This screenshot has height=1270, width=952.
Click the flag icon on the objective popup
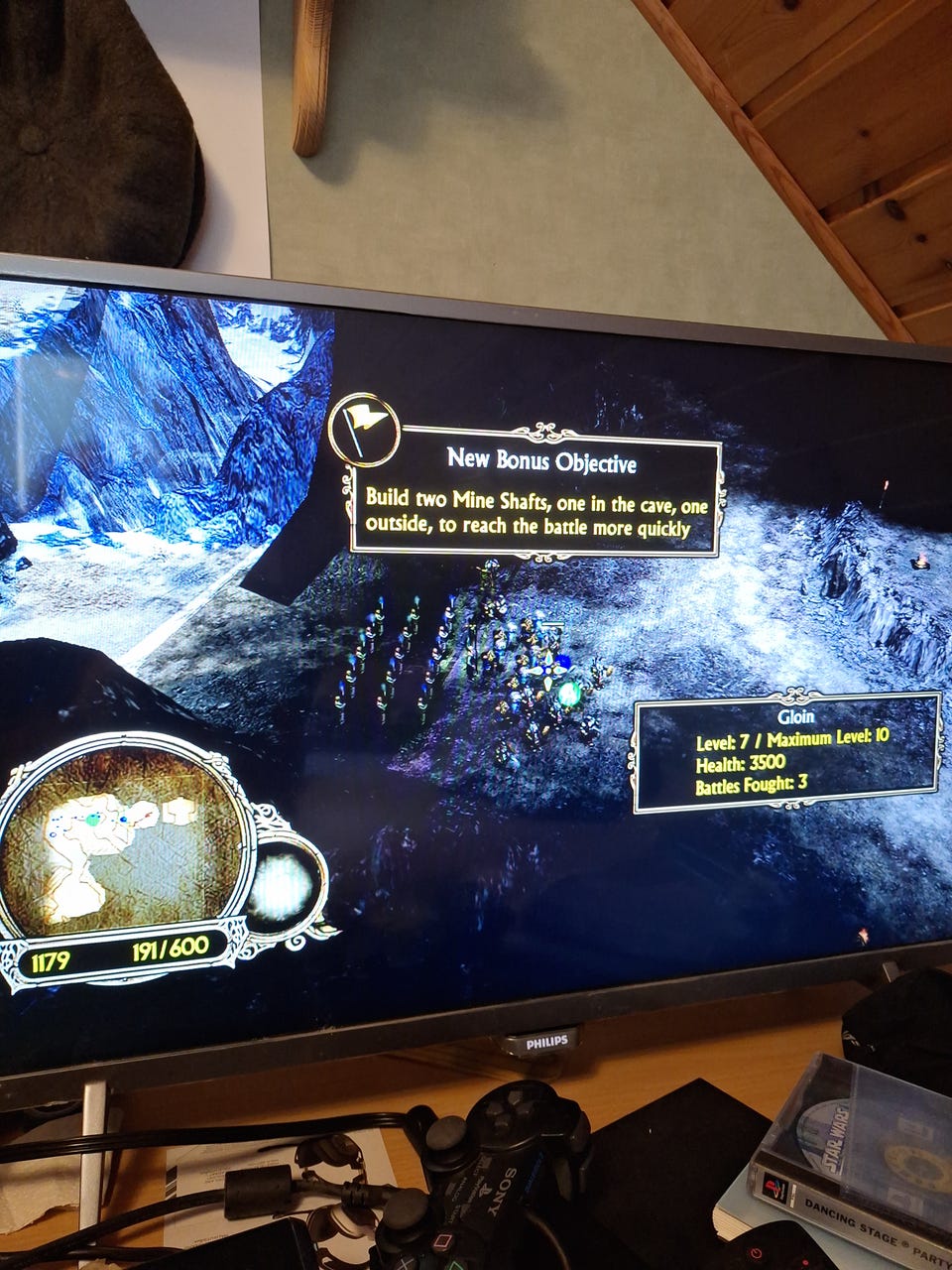[x=364, y=429]
